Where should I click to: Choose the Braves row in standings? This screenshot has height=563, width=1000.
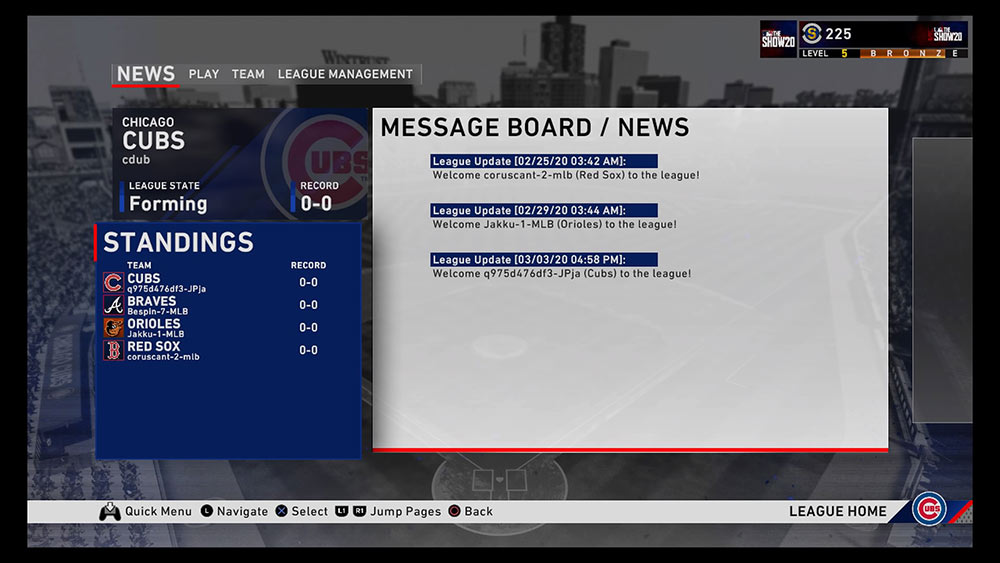(x=226, y=305)
